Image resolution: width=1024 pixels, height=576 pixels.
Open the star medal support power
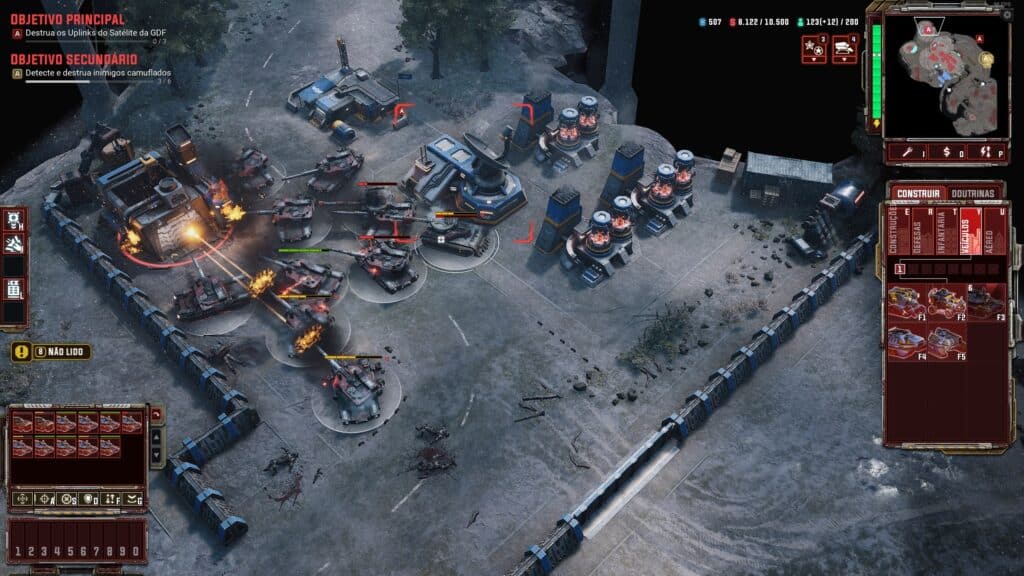coord(814,47)
